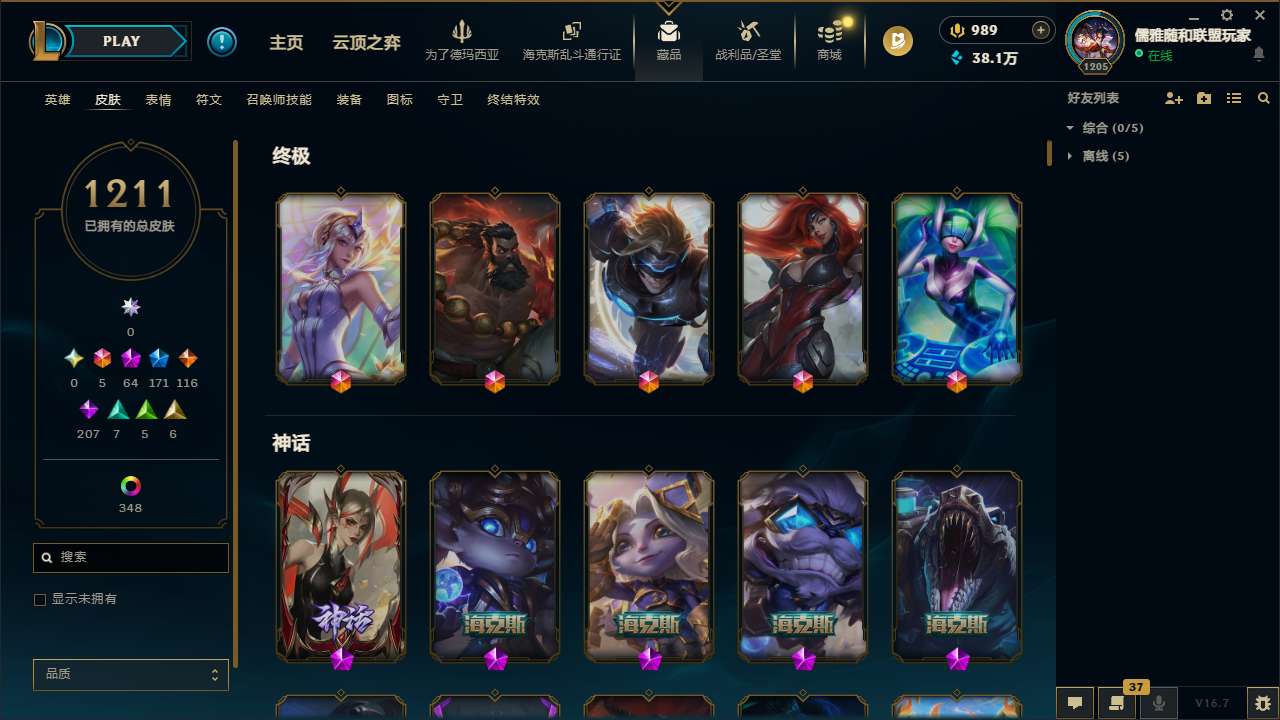Click the blue alert button beside PLAY
1280x720 pixels.
(222, 41)
